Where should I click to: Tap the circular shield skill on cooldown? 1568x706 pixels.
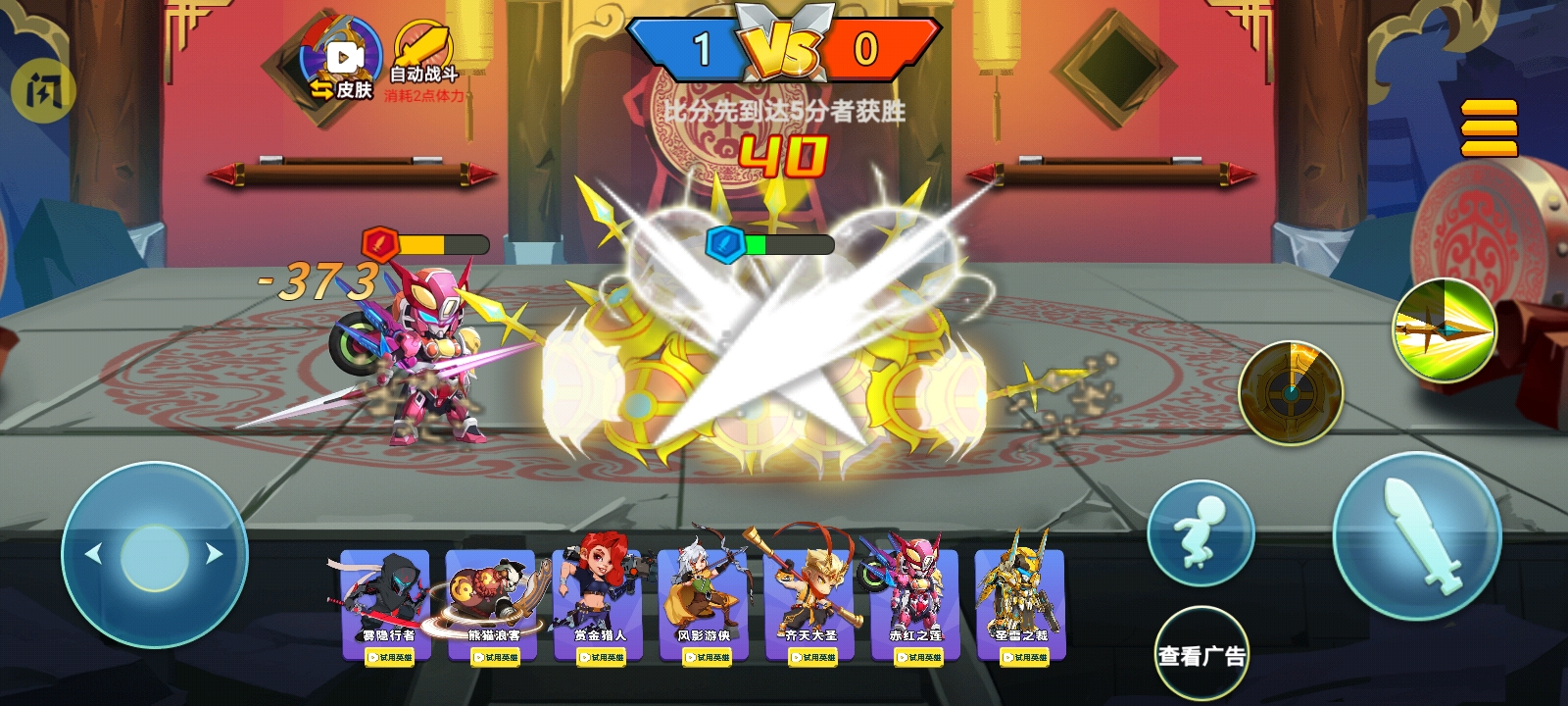(x=1292, y=392)
